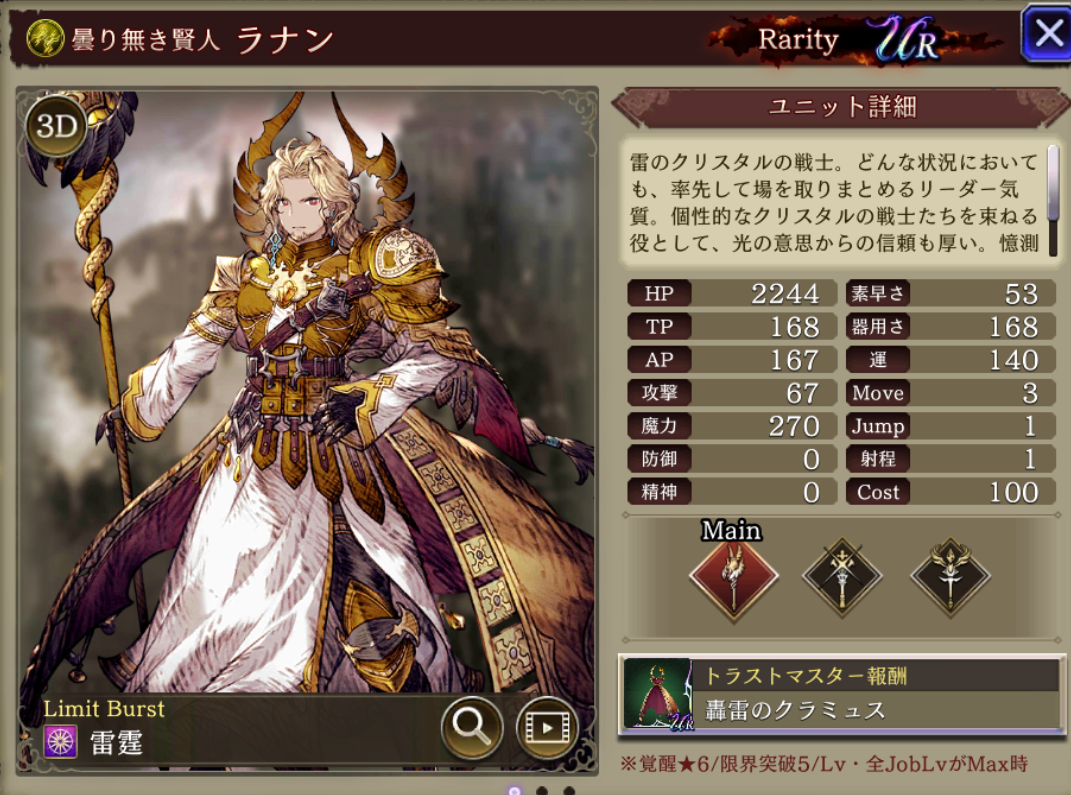Close the unit details window
The width and height of the screenshot is (1071, 795).
[1046, 34]
